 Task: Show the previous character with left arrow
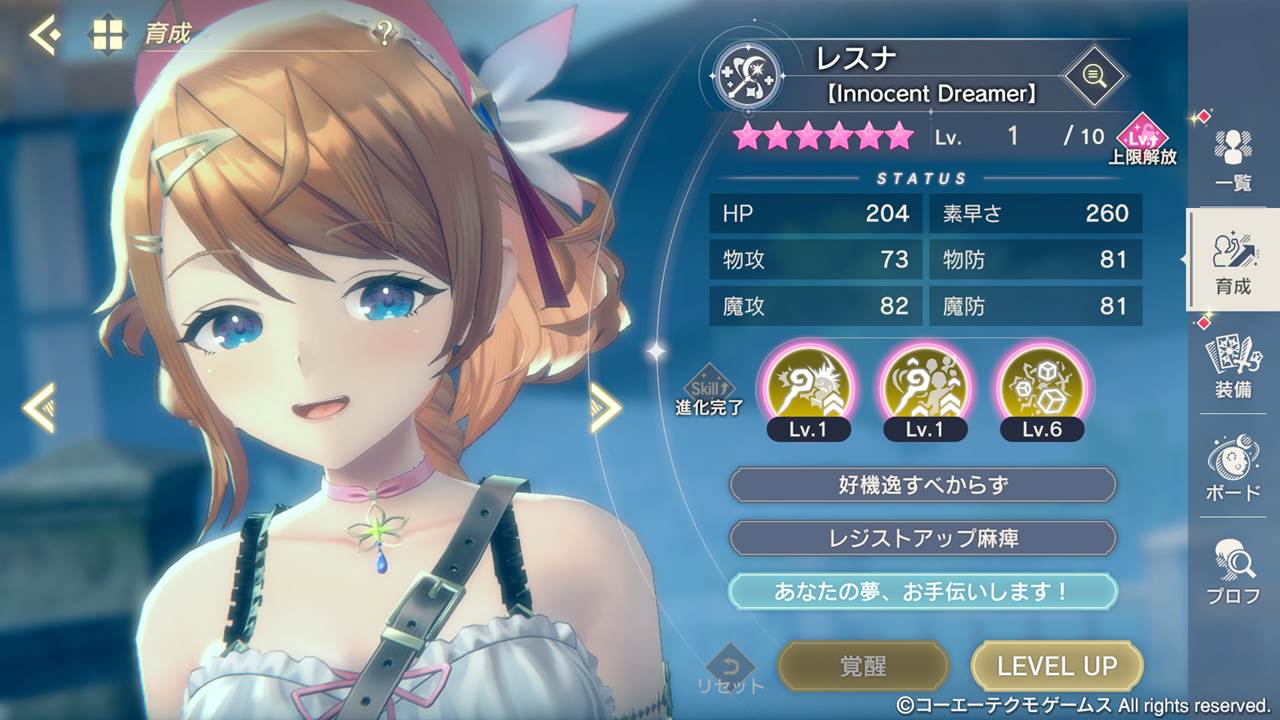pos(40,407)
